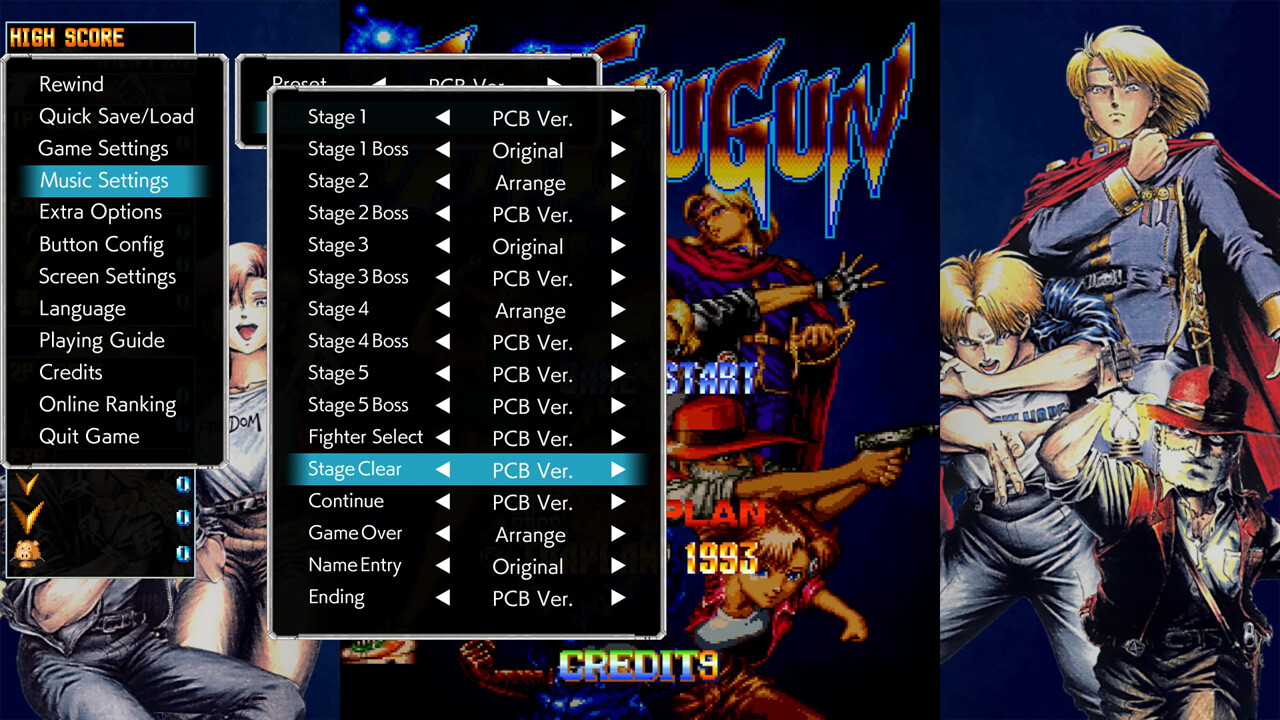Select Quit Game
The height and width of the screenshot is (720, 1280).
[91, 436]
